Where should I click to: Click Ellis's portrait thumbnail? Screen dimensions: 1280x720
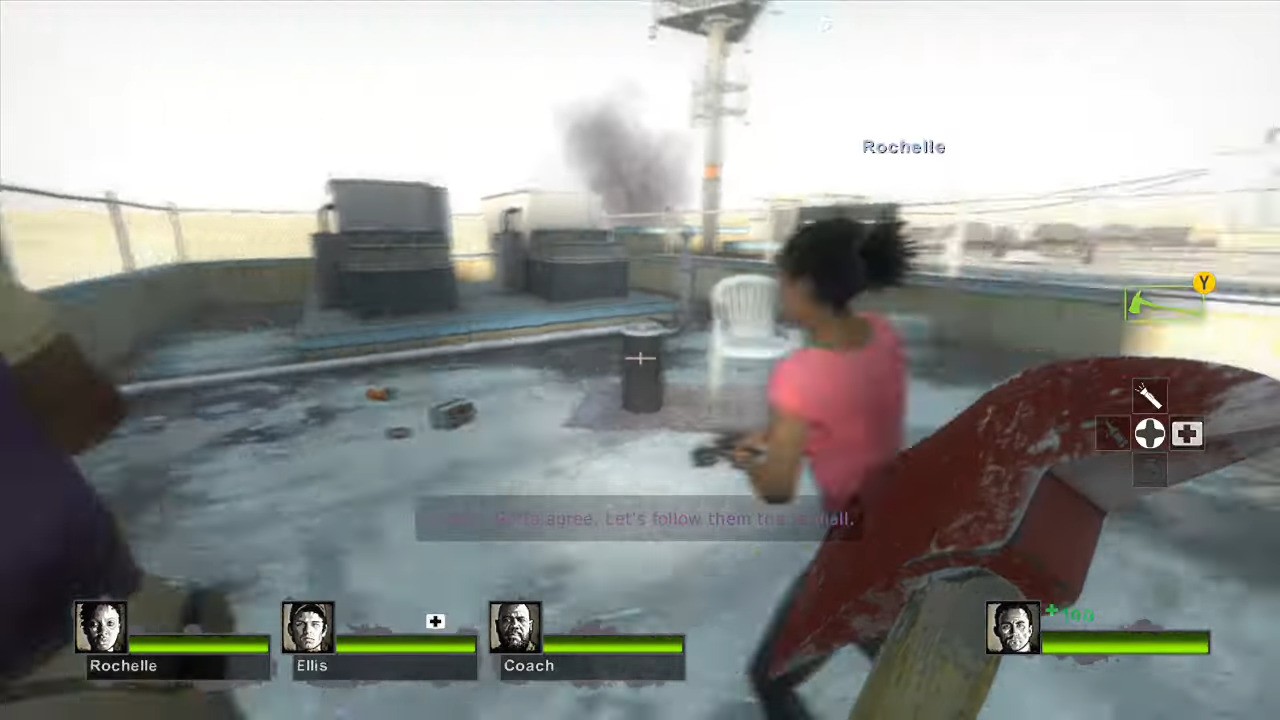tap(308, 626)
